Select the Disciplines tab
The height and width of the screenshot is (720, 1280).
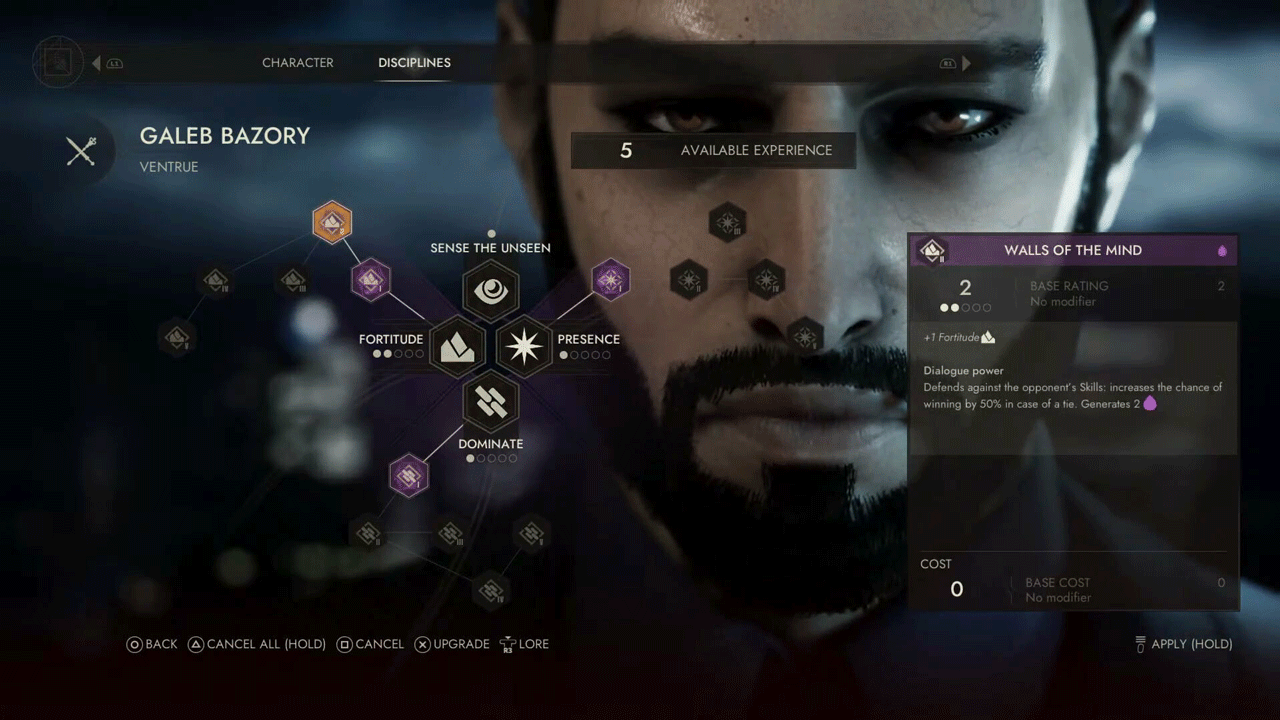tap(414, 63)
